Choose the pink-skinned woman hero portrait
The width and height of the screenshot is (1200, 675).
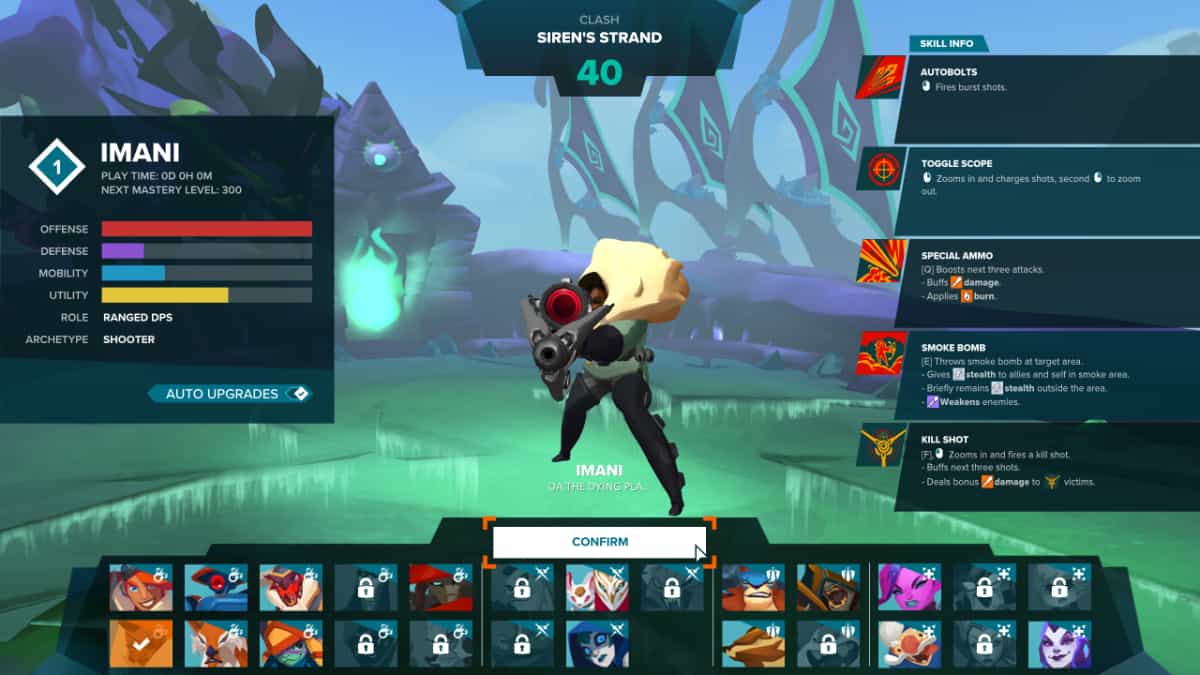909,587
